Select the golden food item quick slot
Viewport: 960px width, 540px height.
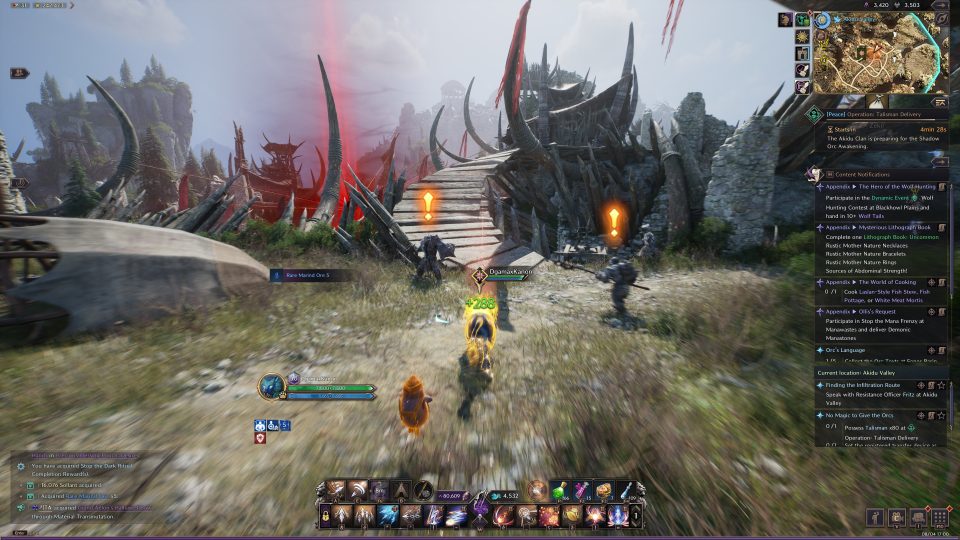(603, 490)
